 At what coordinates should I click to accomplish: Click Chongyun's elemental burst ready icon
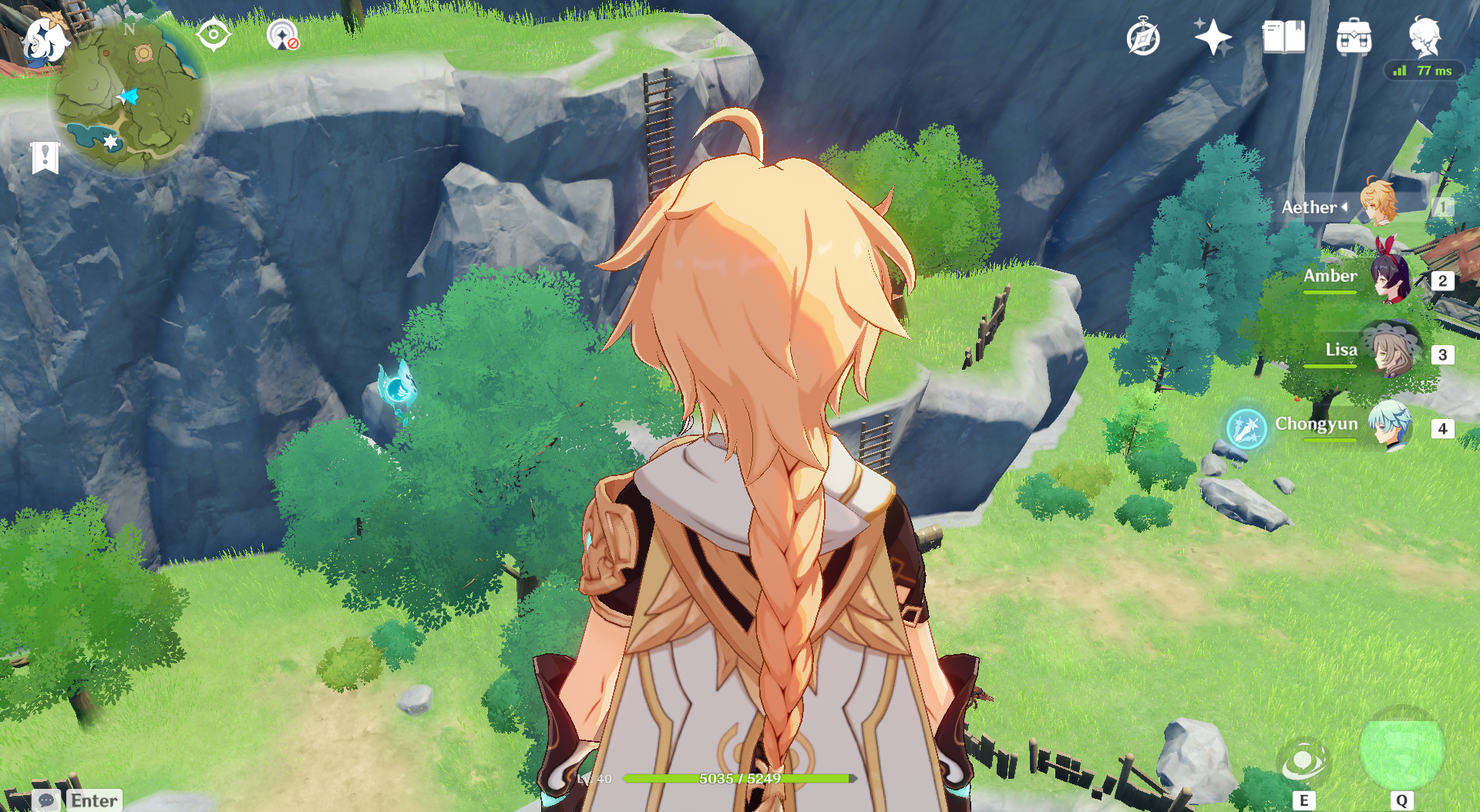[1246, 428]
